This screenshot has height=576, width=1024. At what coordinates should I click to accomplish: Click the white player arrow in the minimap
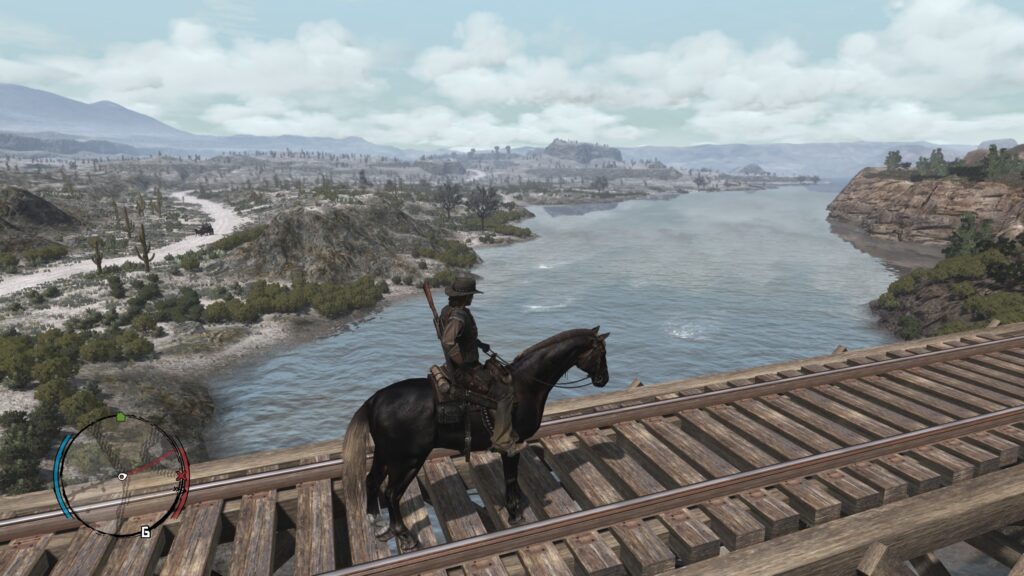[122, 477]
